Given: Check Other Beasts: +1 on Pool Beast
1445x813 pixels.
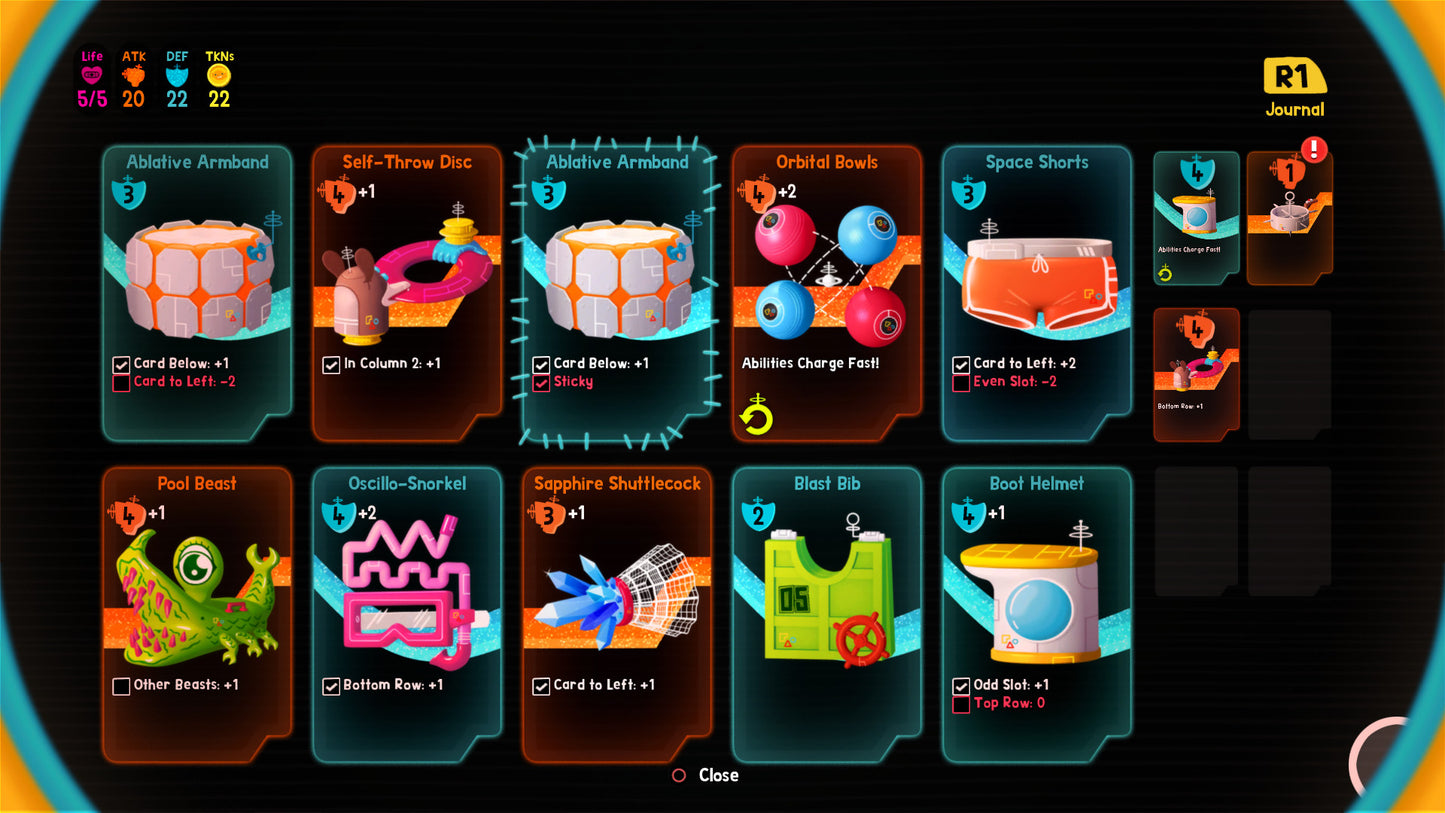Looking at the screenshot, I should click(122, 685).
